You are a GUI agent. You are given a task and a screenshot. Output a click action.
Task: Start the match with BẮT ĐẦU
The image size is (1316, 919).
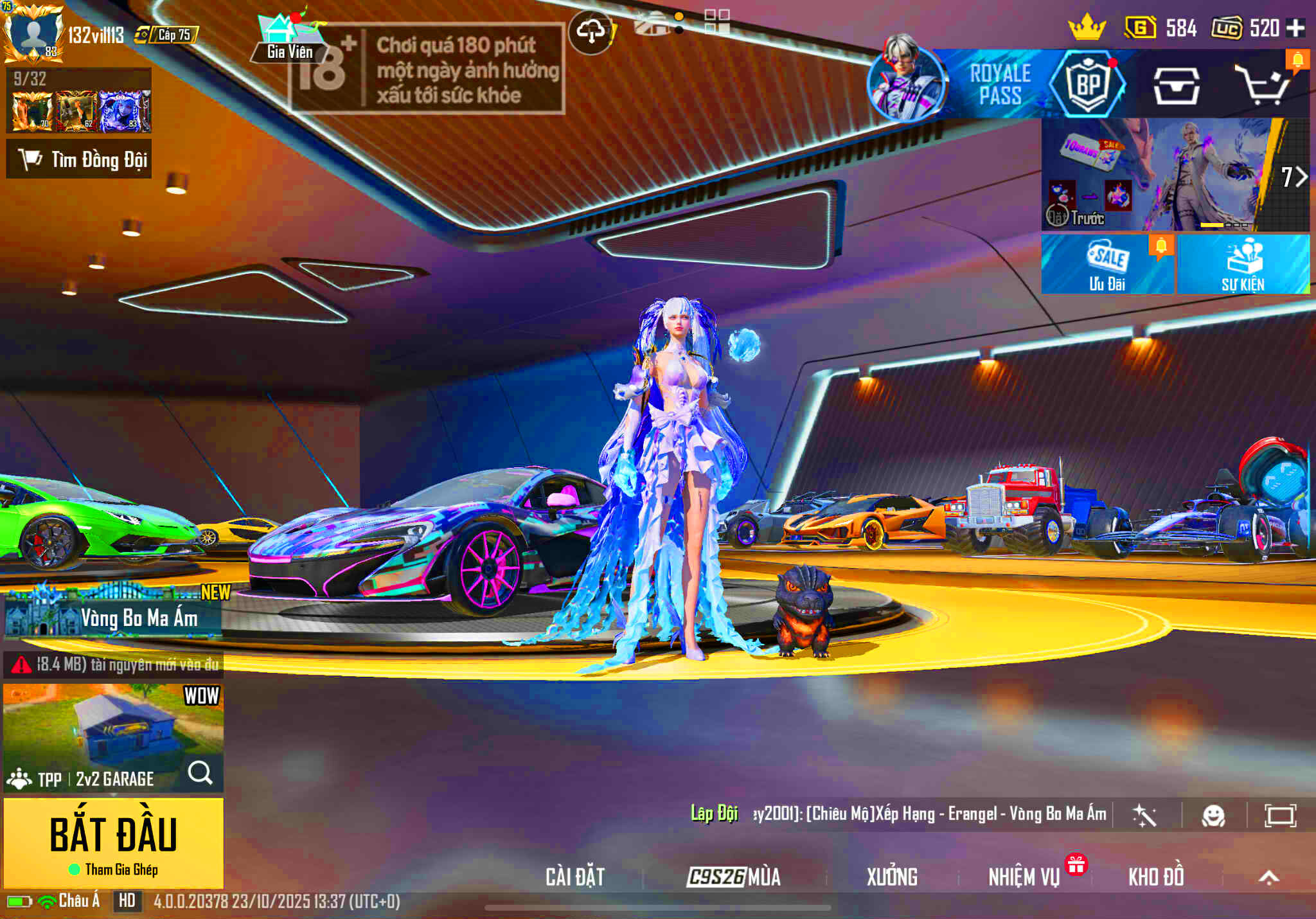point(114,842)
